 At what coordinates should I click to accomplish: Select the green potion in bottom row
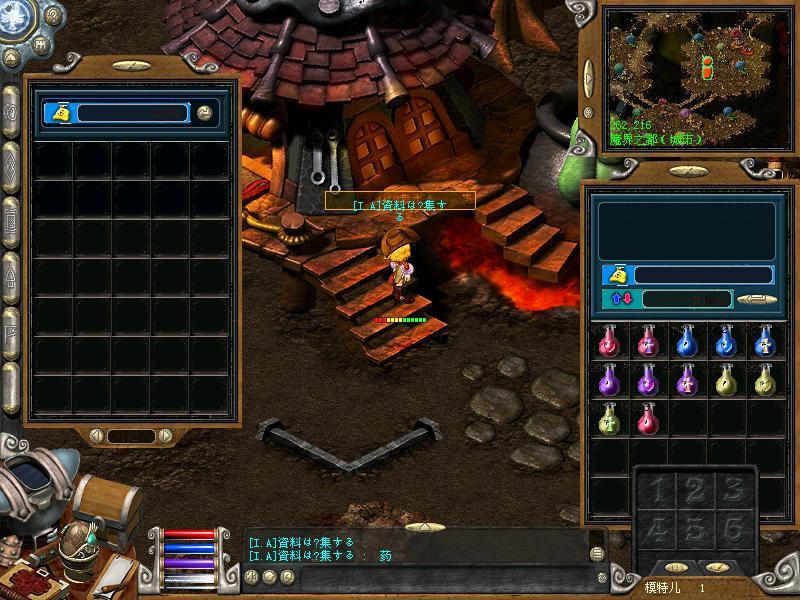[606, 419]
